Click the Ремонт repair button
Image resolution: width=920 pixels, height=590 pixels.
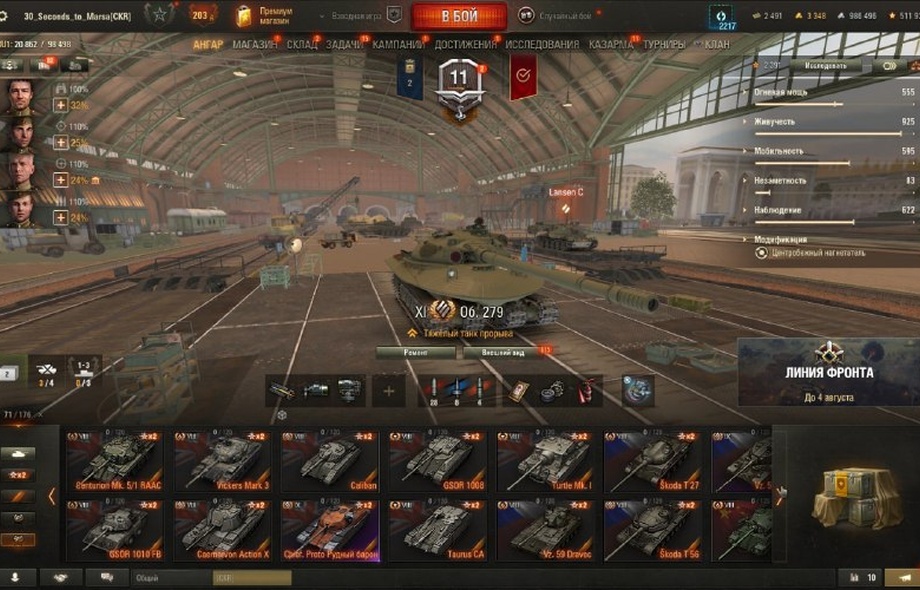416,352
